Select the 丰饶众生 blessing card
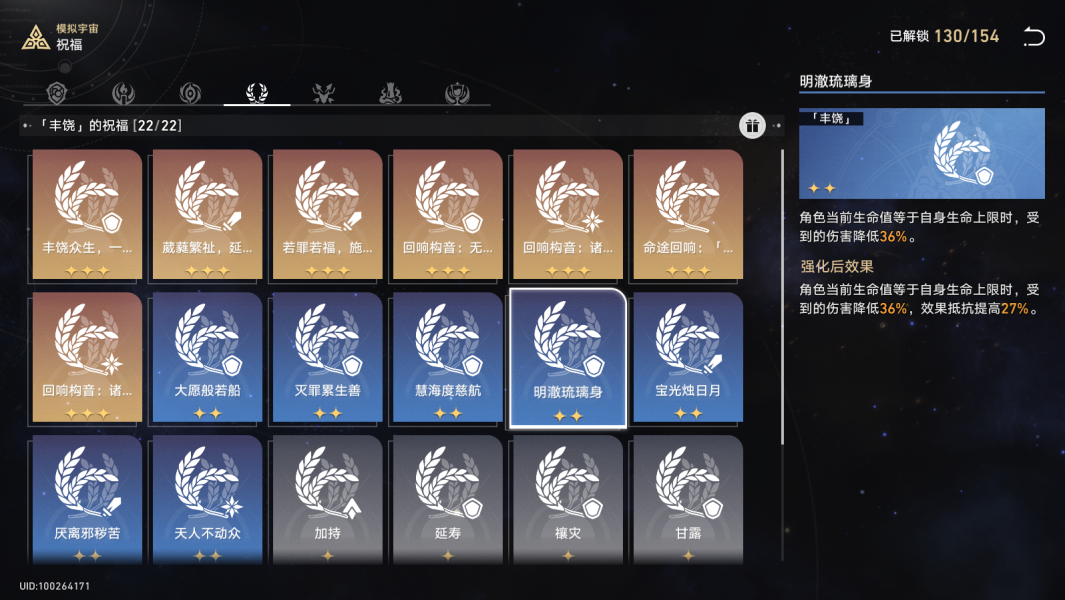The image size is (1065, 600). (x=88, y=215)
